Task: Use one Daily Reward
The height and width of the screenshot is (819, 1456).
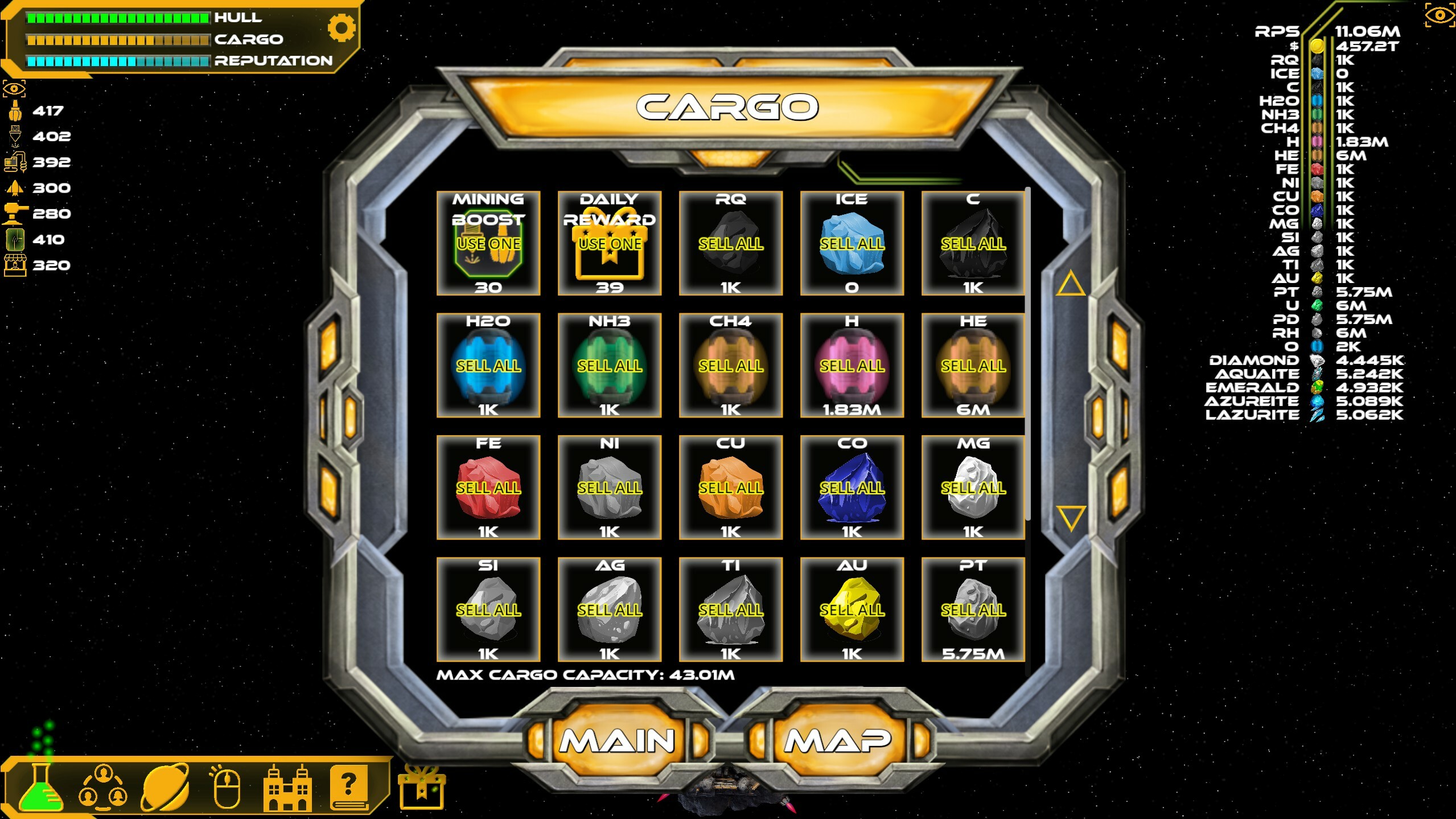Action: click(610, 244)
